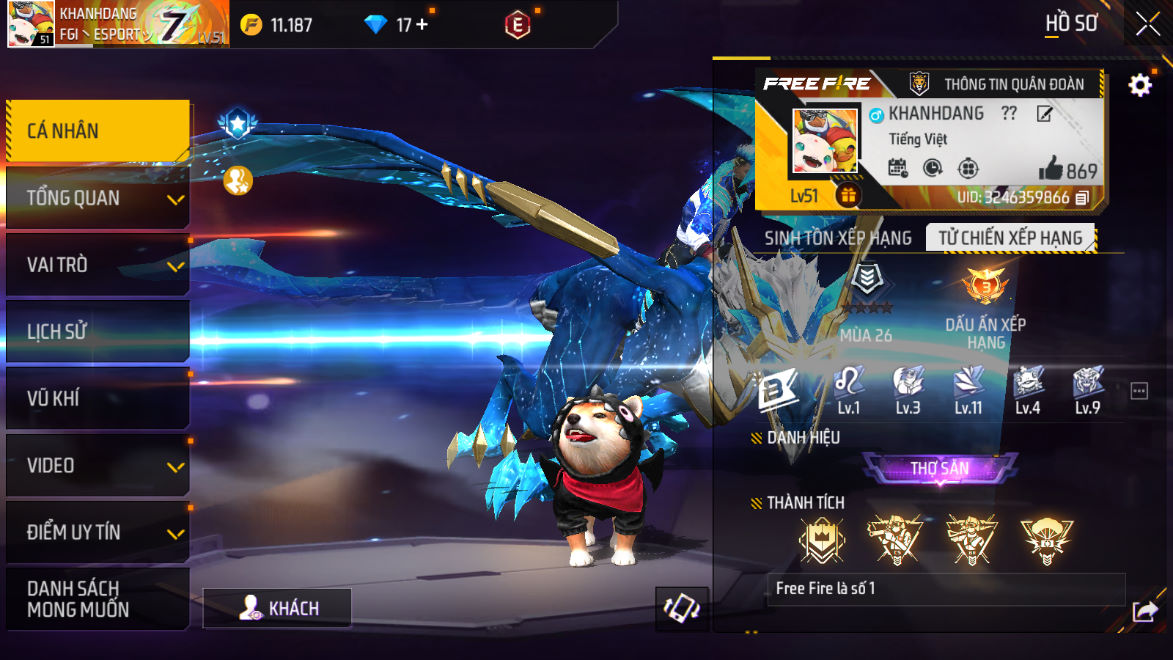Open the Vũ Khí weapons section
The image size is (1173, 660).
(x=97, y=399)
